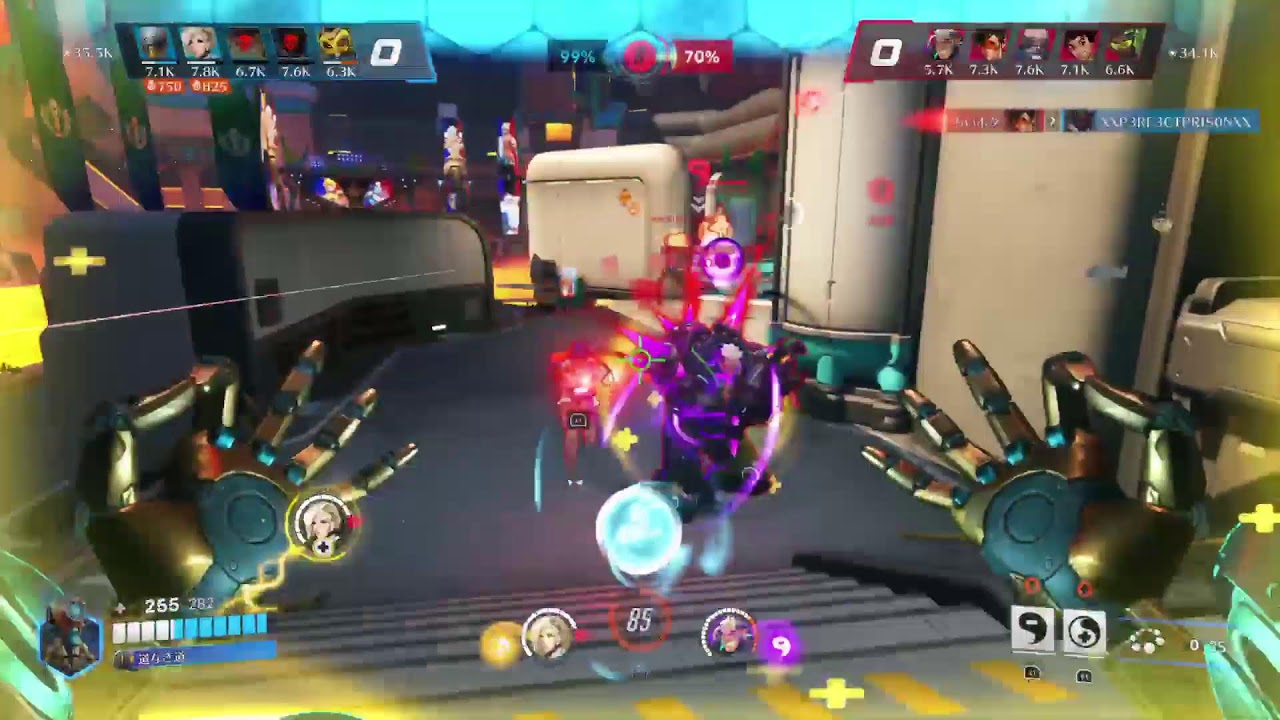Image resolution: width=1280 pixels, height=720 pixels.
Task: Click the kill feed entry
Action: (1100, 121)
